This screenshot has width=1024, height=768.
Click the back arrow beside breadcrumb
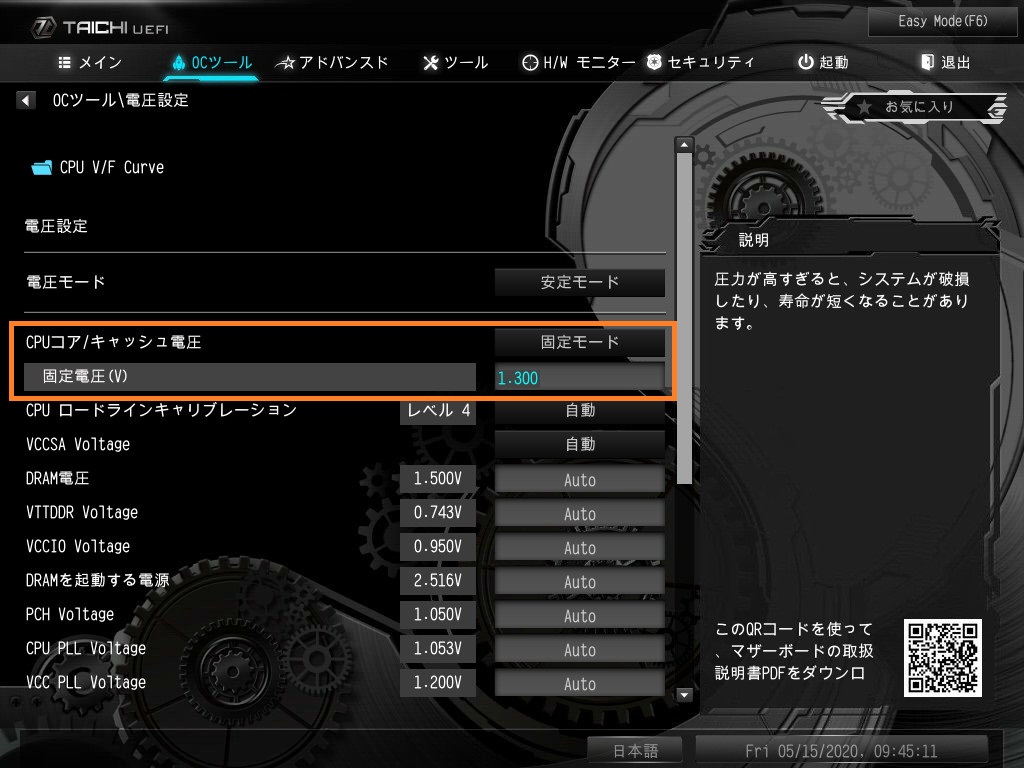point(26,100)
